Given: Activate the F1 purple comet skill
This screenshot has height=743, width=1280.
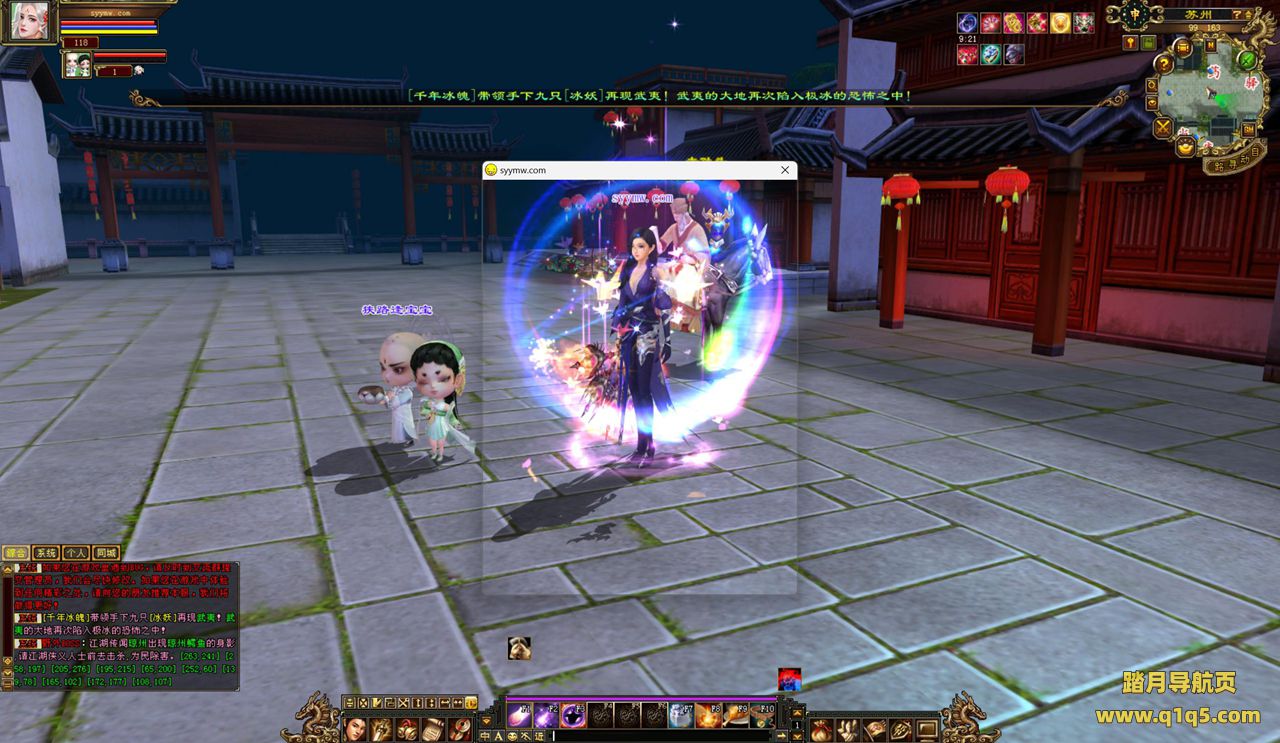Looking at the screenshot, I should pos(519,714).
